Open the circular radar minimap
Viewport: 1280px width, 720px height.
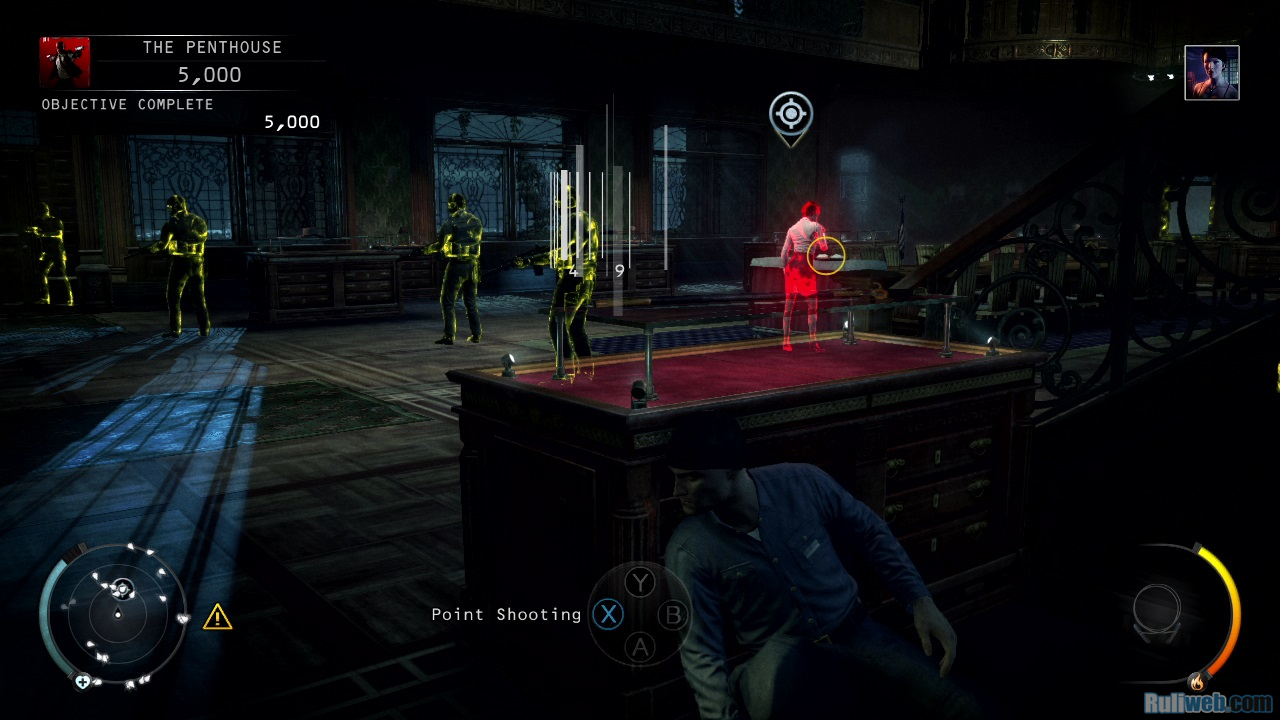(117, 612)
